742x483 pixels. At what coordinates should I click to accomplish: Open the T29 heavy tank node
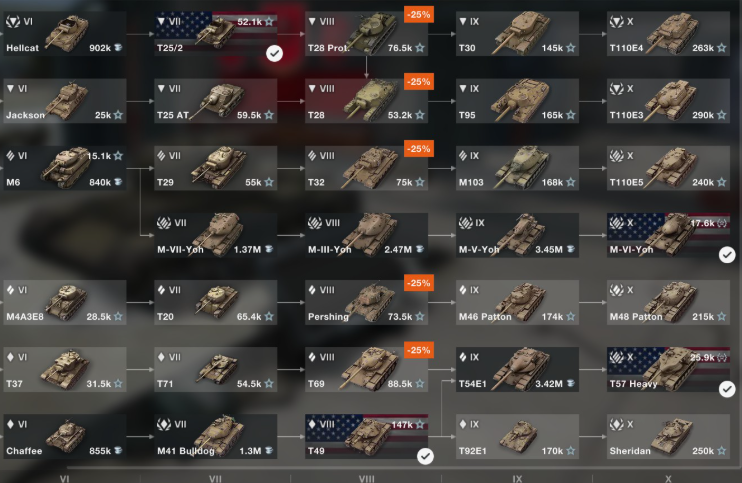click(215, 168)
